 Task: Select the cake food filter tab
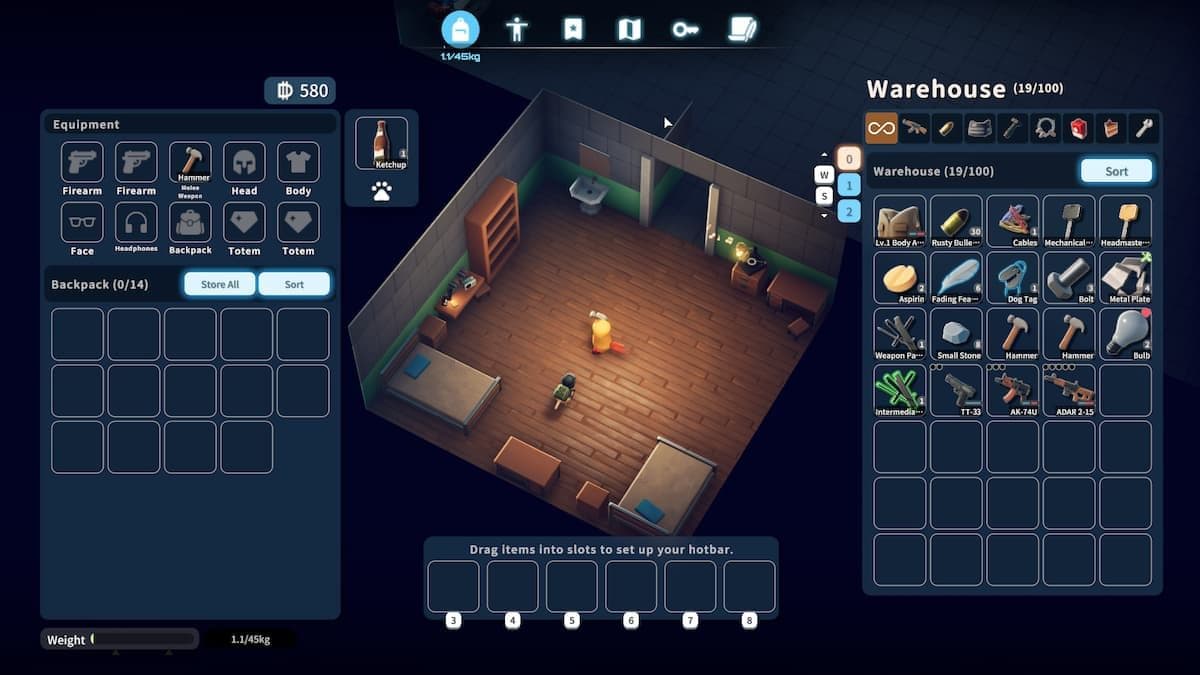(1111, 127)
